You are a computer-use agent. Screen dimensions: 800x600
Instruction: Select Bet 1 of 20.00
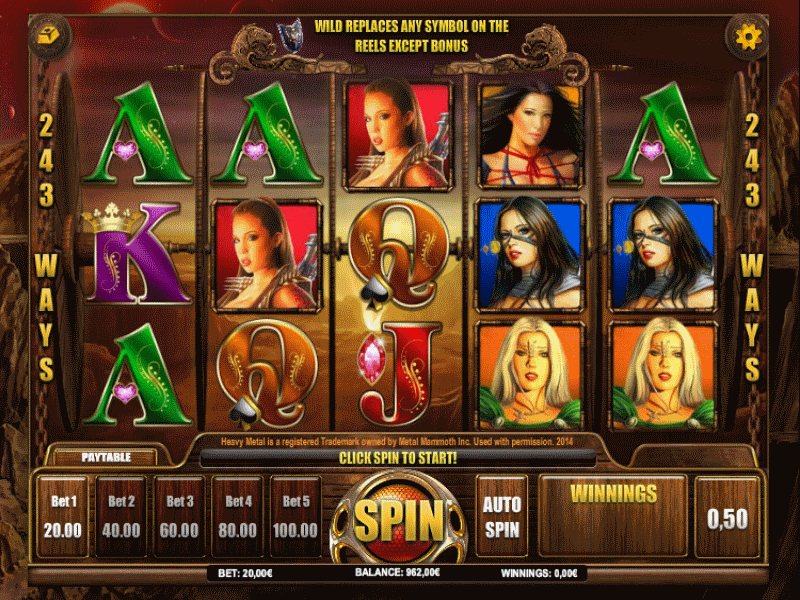(x=63, y=515)
